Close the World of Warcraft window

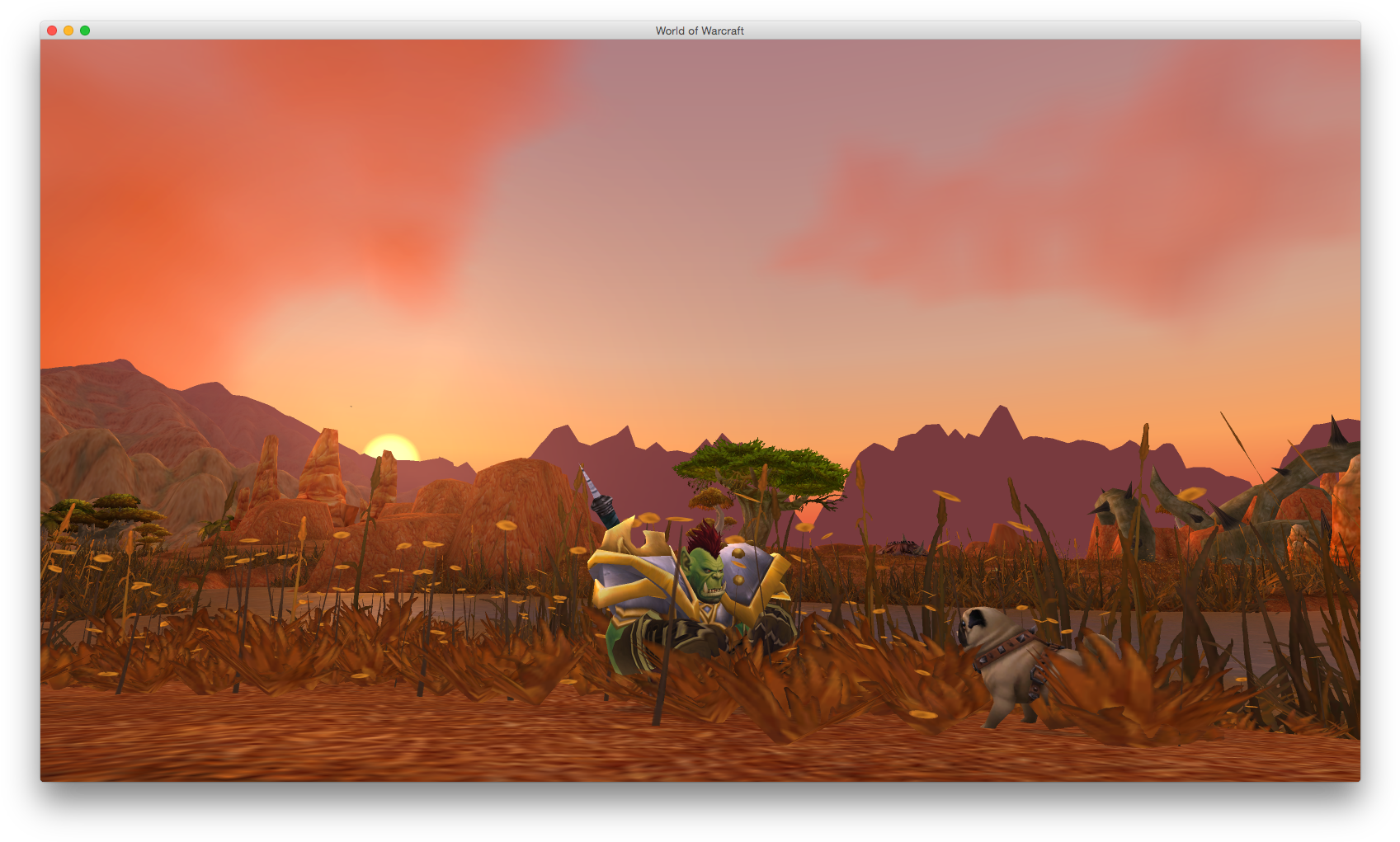click(51, 30)
